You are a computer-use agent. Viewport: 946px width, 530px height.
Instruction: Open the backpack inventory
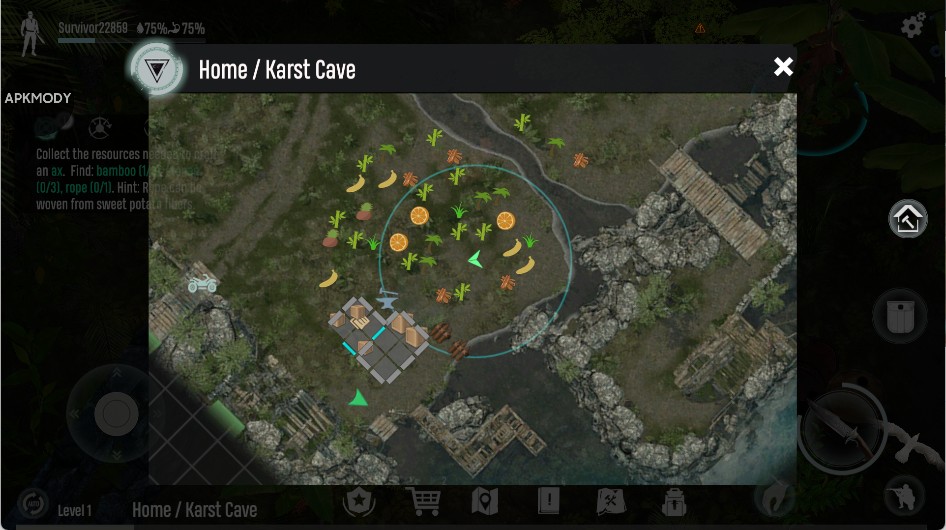673,501
